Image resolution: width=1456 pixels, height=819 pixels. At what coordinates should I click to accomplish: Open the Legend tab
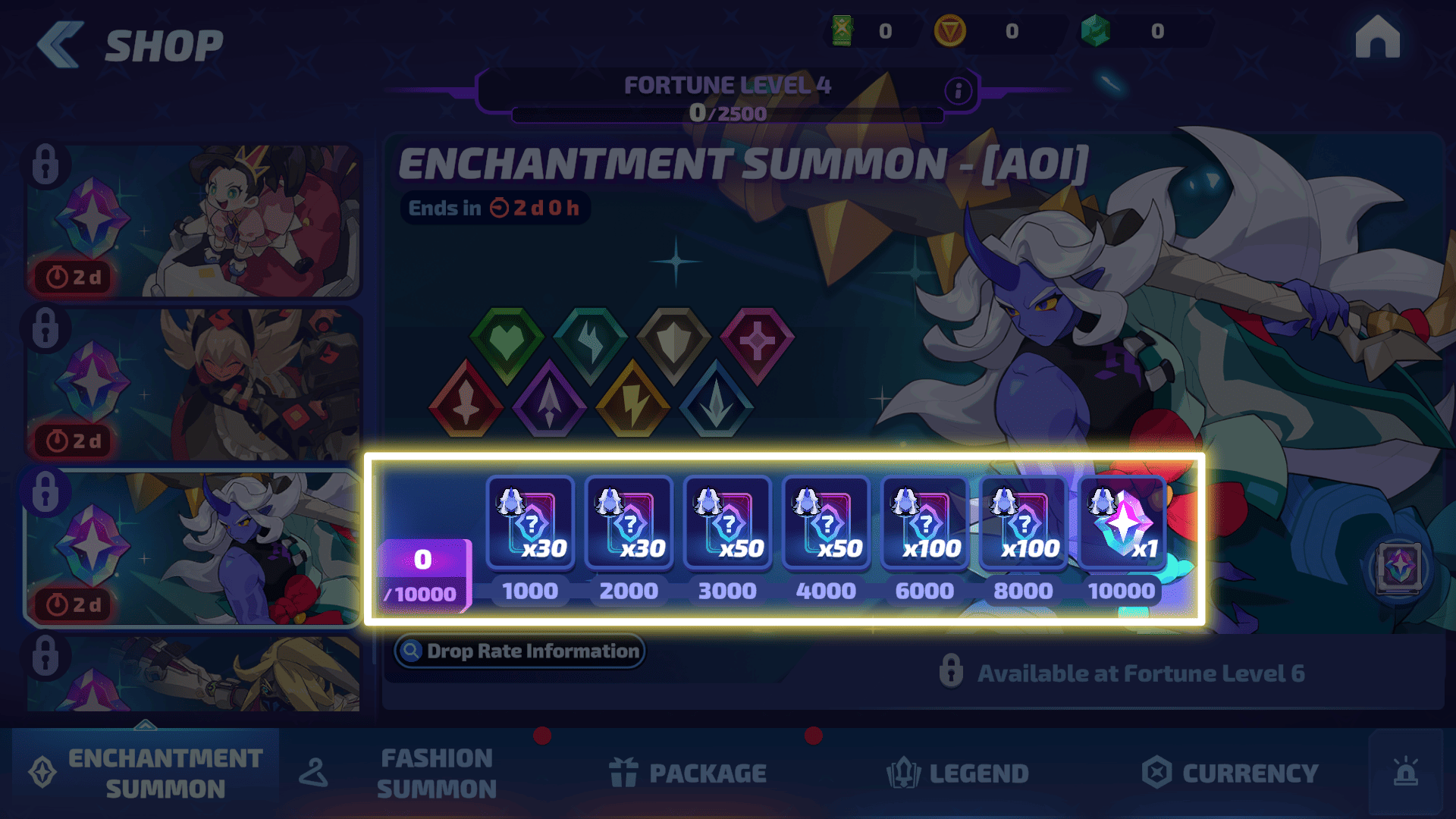click(958, 773)
